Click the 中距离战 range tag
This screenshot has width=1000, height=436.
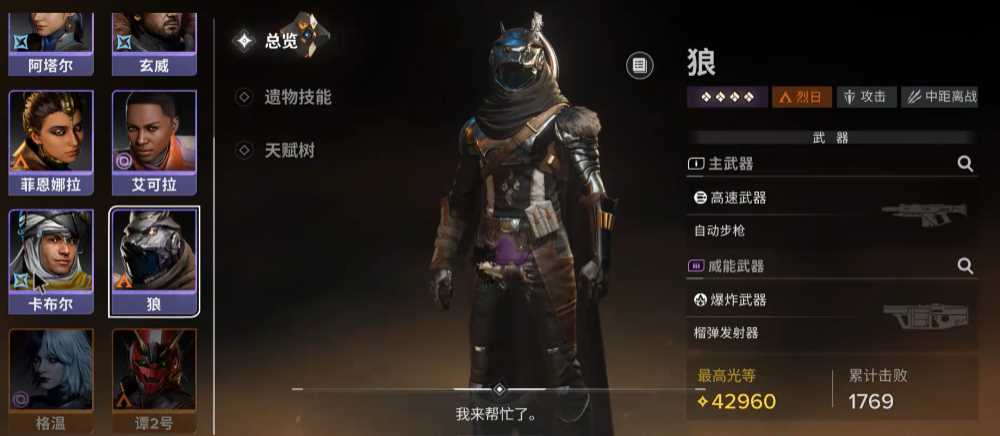pyautogui.click(x=939, y=97)
